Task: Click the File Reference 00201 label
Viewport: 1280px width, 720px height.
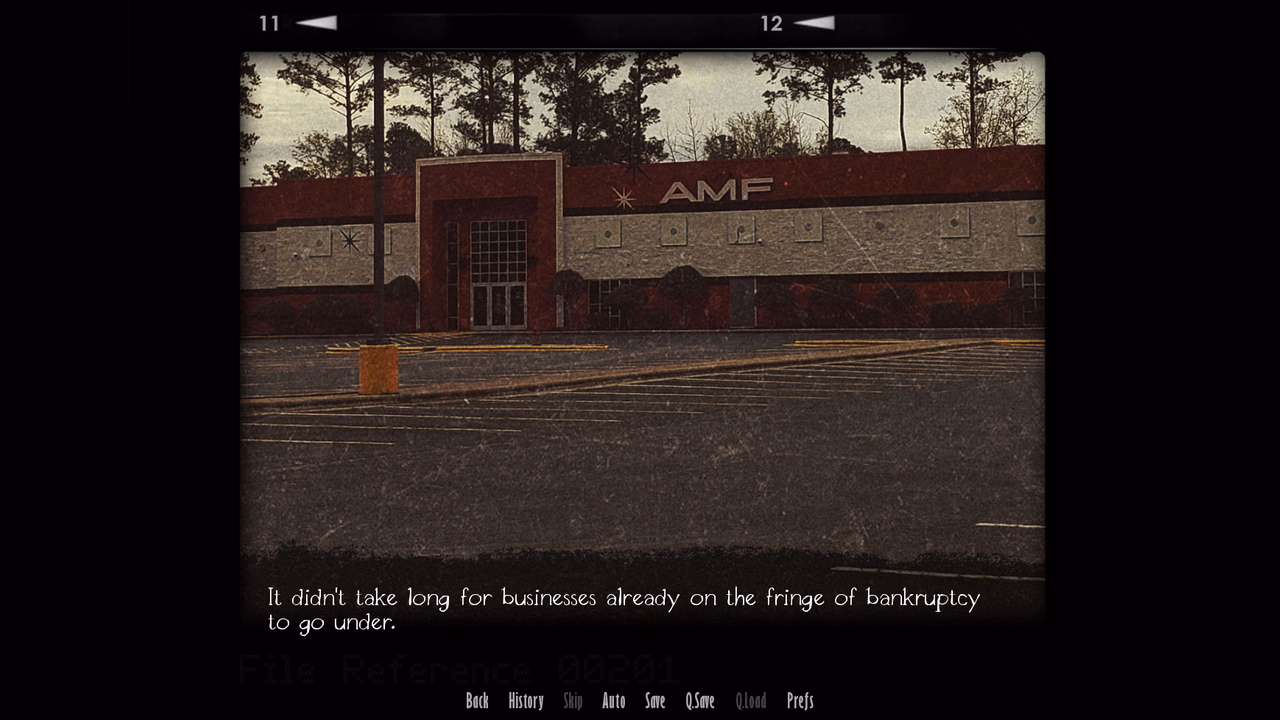Action: point(458,668)
